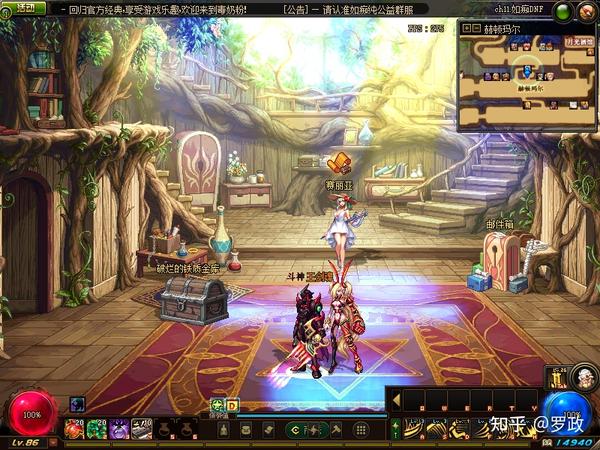Use the purple monster item quick slot
The width and height of the screenshot is (600, 450).
coord(119,429)
